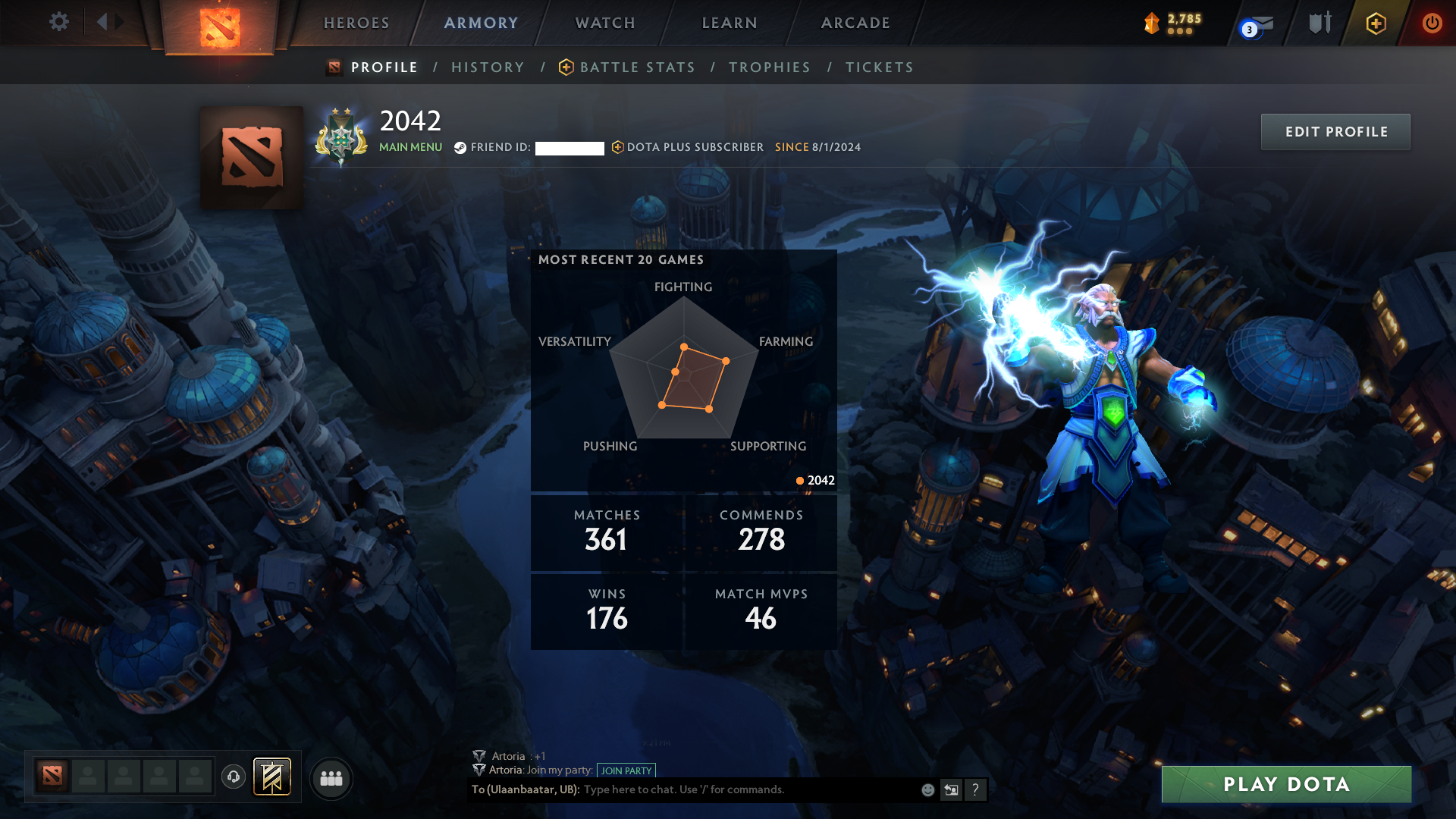Click the guild banner emblem near party slots
Screen dimensions: 1456x819
tap(272, 778)
